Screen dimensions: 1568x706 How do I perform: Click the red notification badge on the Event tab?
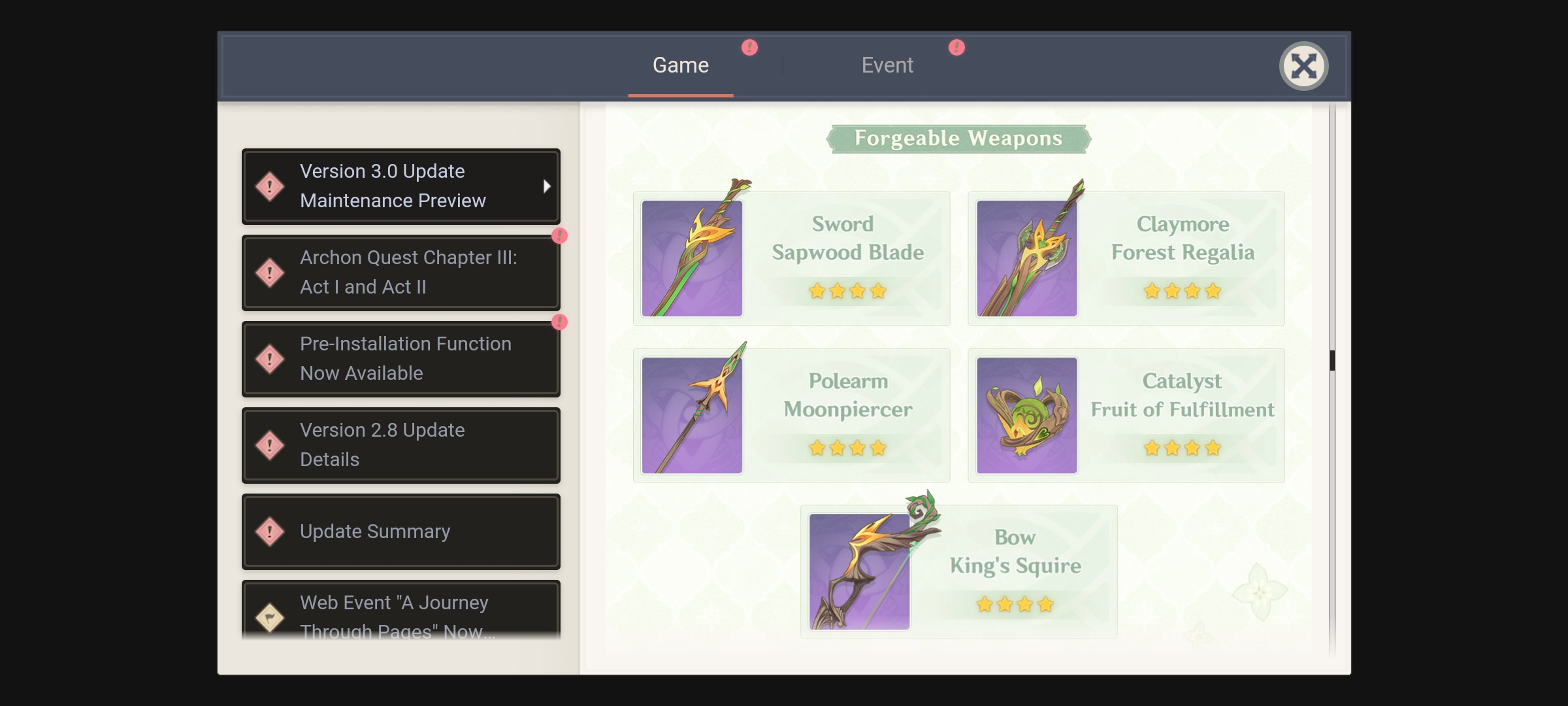pyautogui.click(x=955, y=47)
